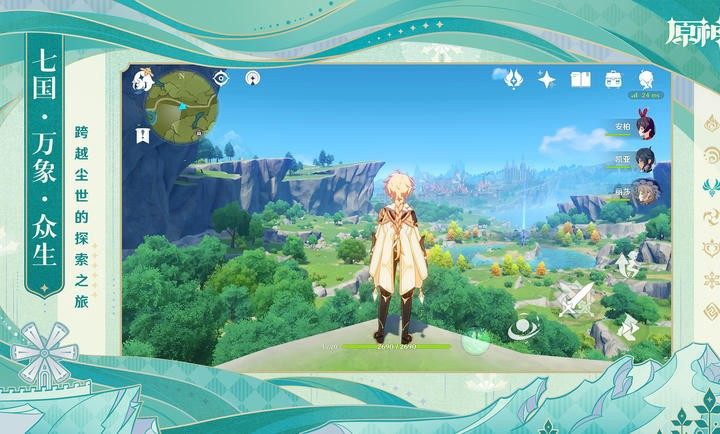Trigger the green elemental burst orb

pos(475,343)
